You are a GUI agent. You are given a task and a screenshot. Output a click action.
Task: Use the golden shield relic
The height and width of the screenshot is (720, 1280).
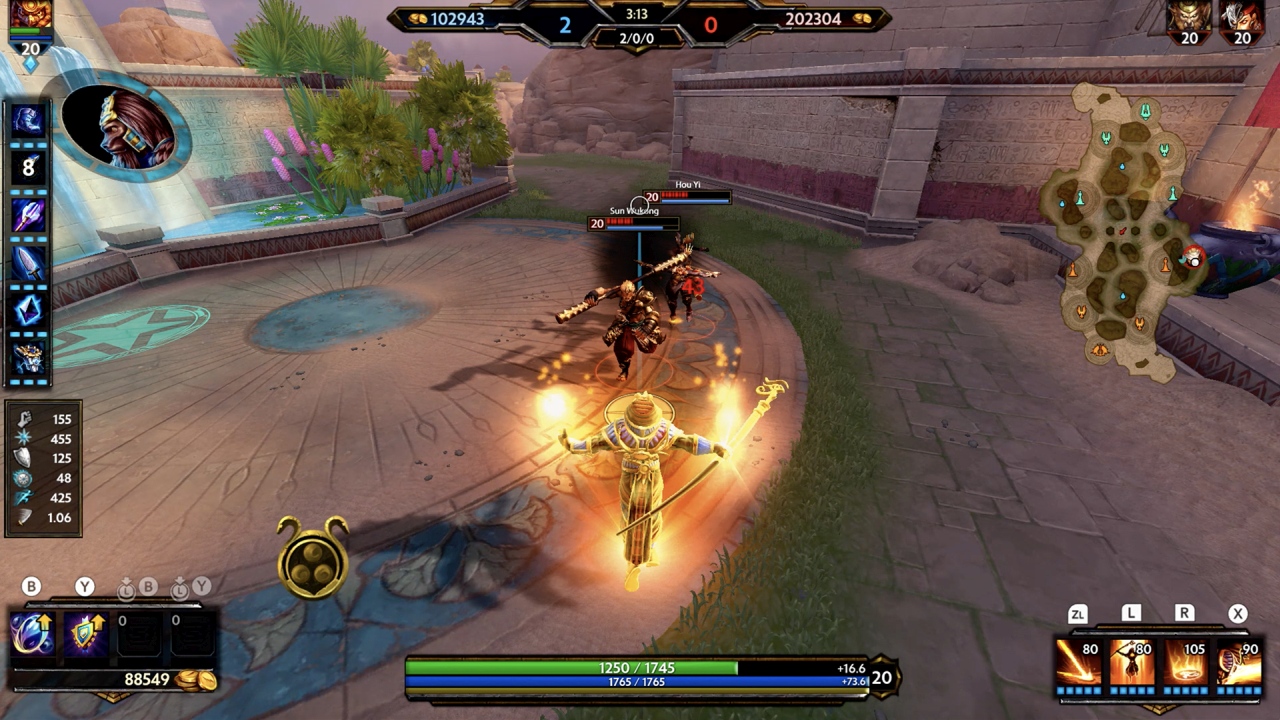[85, 636]
